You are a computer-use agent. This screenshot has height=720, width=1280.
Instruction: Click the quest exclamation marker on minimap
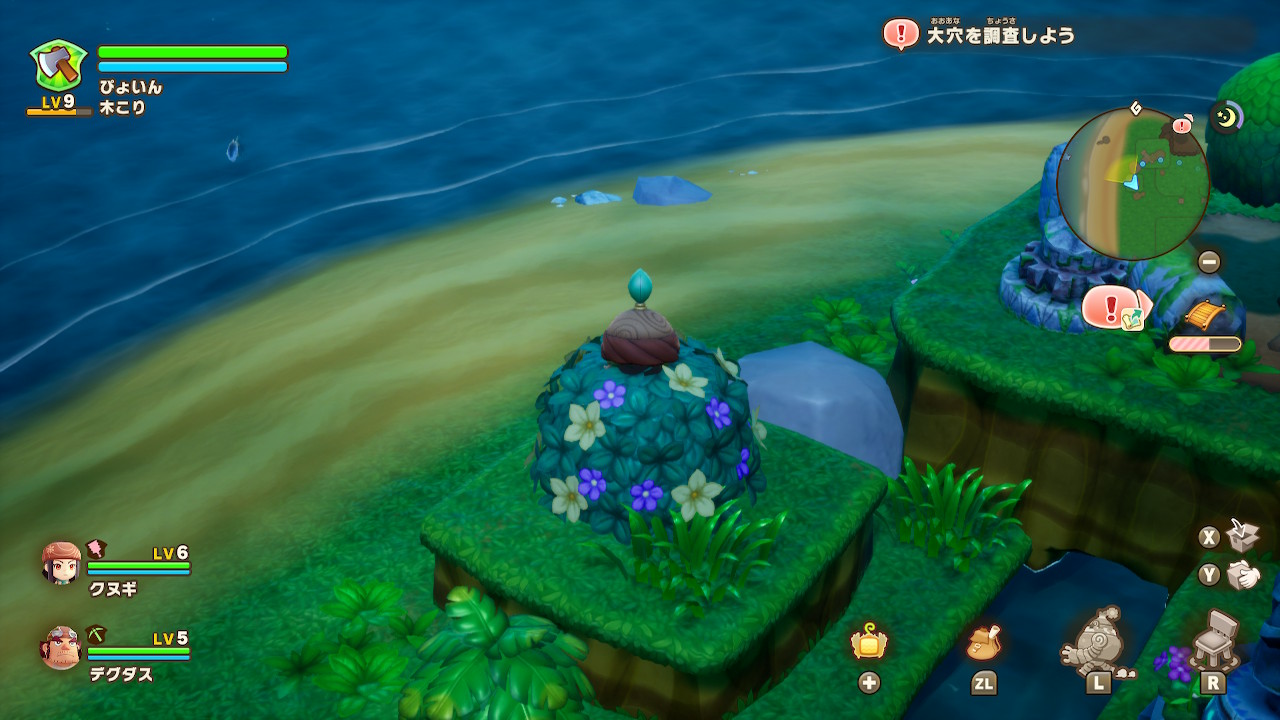pyautogui.click(x=1182, y=125)
